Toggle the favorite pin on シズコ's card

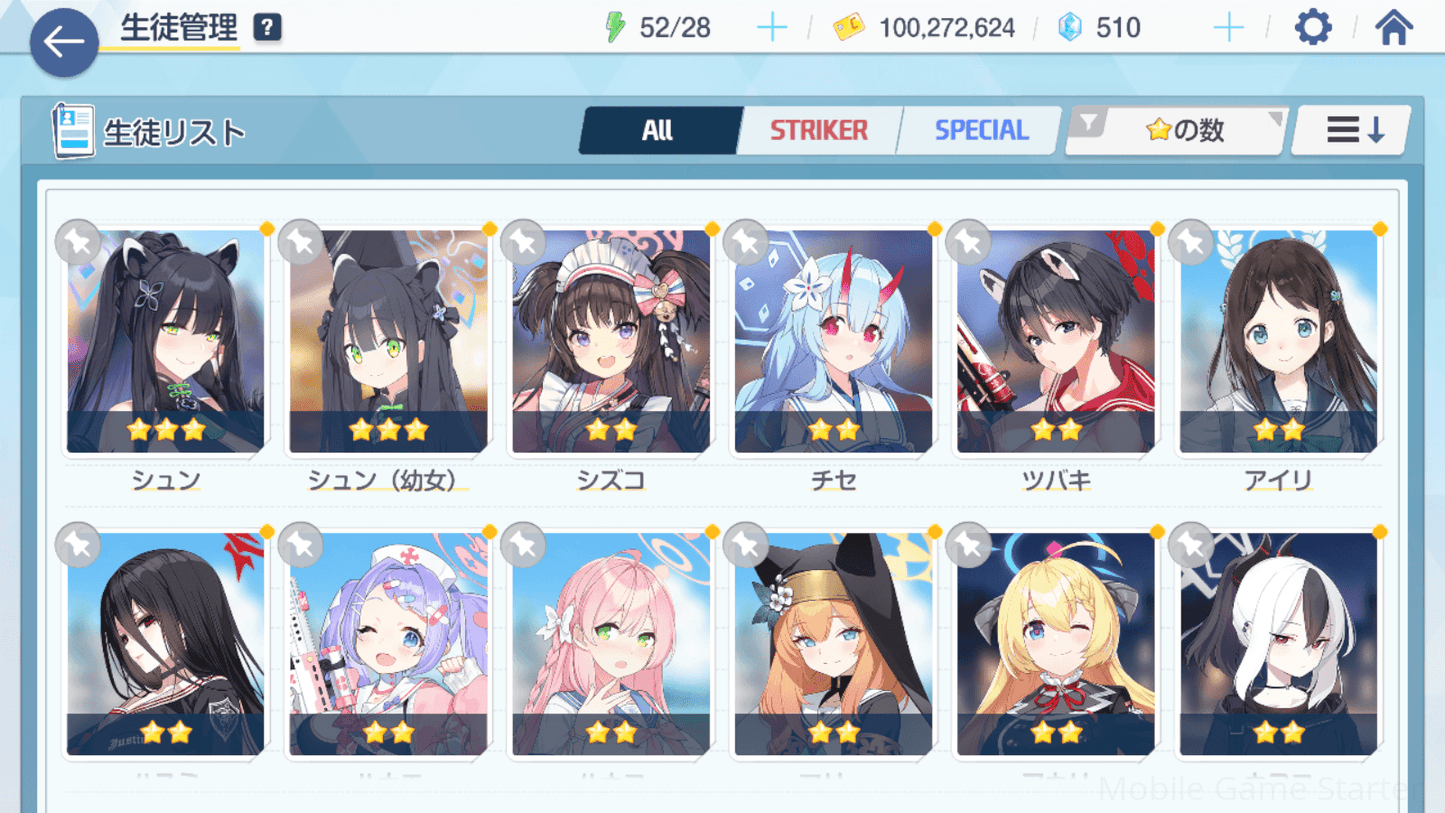[x=523, y=242]
